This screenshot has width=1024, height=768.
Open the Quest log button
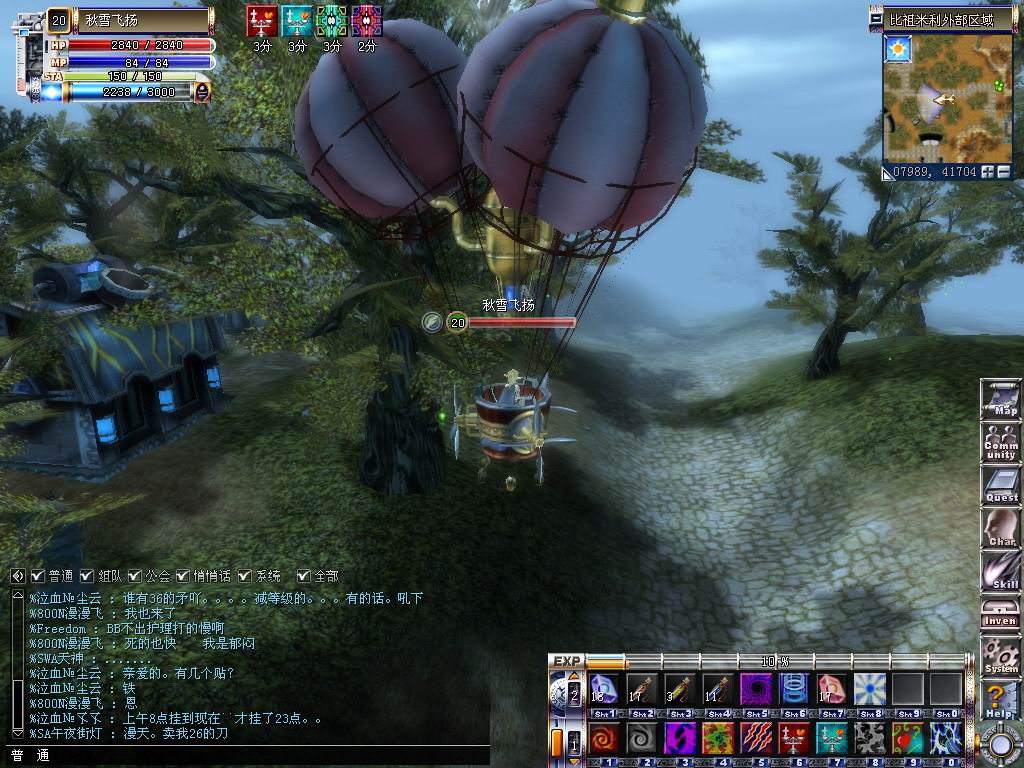(1000, 485)
